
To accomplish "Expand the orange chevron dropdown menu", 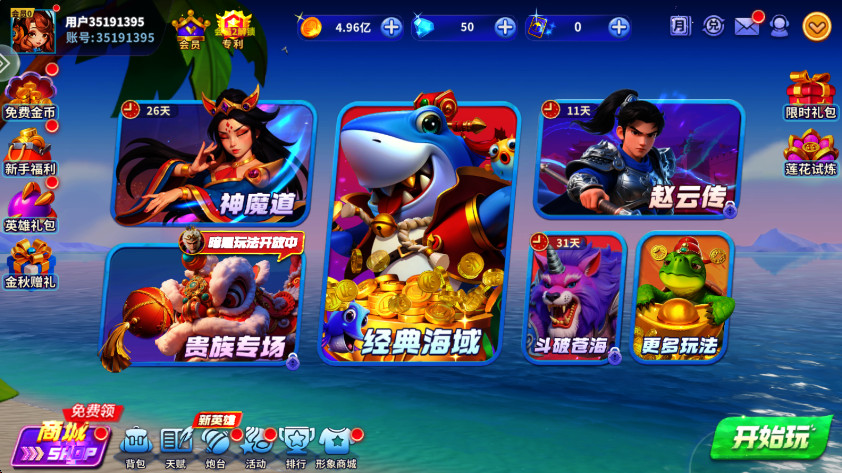I will [816, 27].
